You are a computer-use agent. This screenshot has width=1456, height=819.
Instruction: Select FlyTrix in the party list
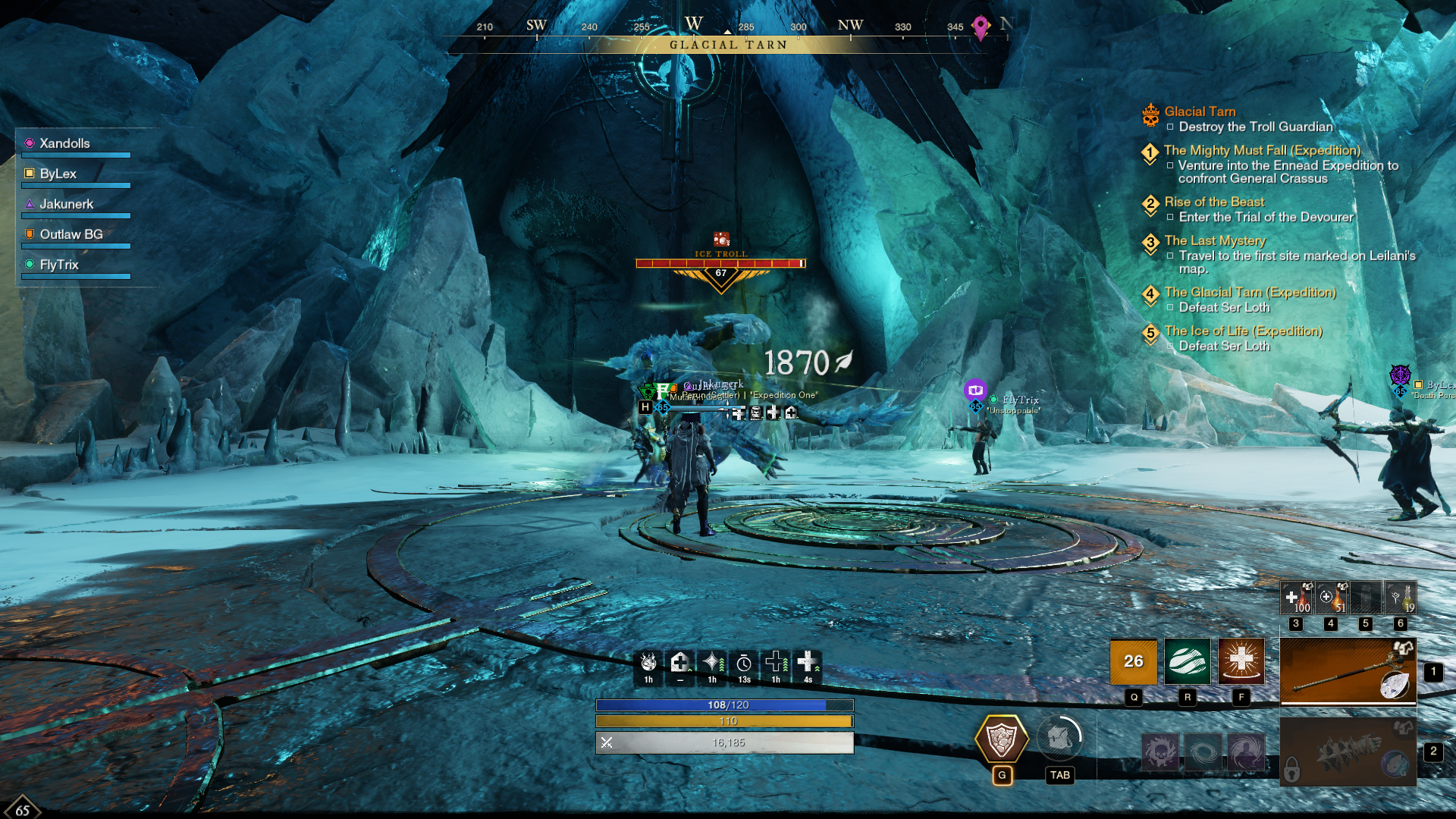pyautogui.click(x=59, y=265)
